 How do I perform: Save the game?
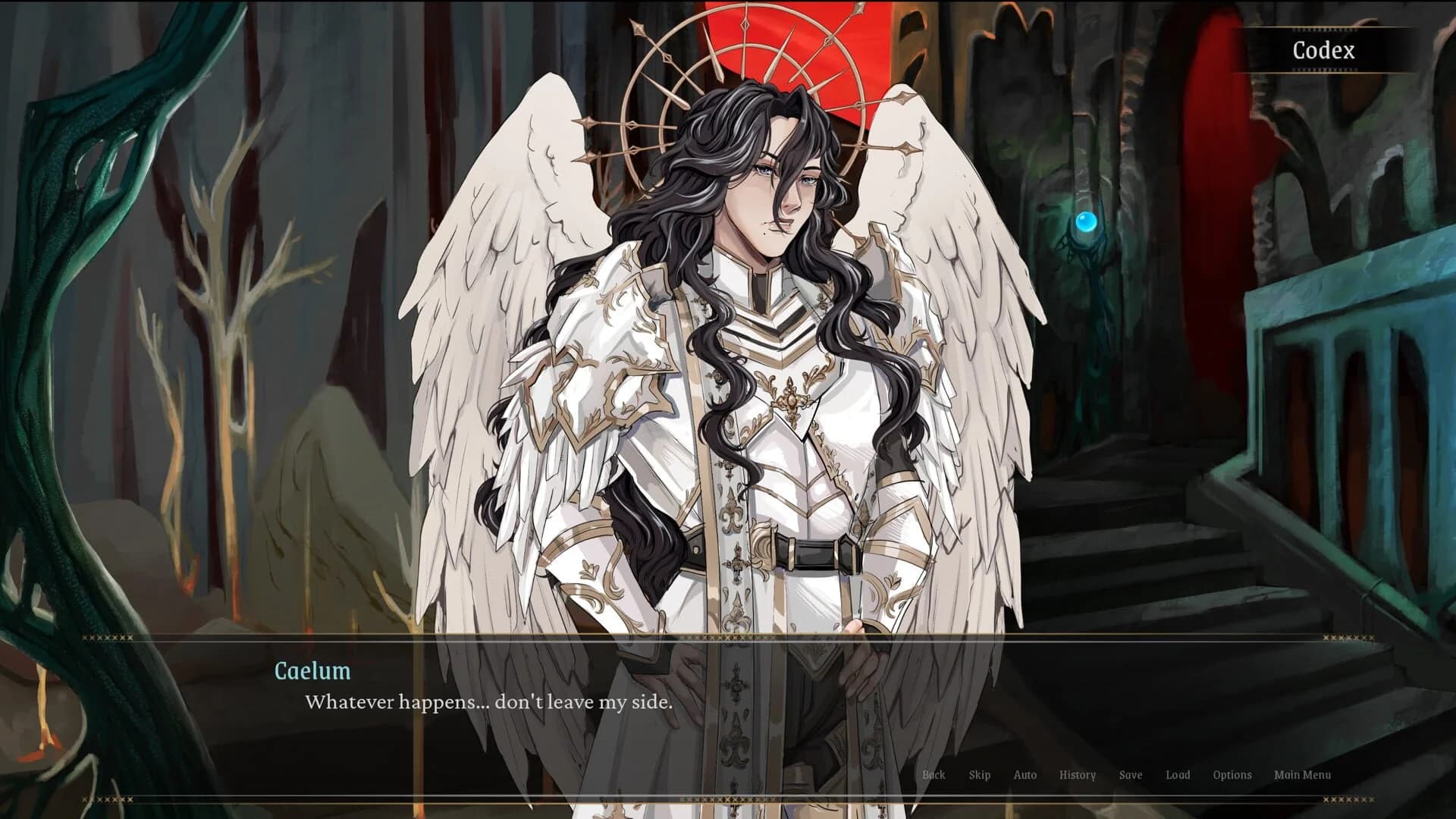click(x=1131, y=775)
